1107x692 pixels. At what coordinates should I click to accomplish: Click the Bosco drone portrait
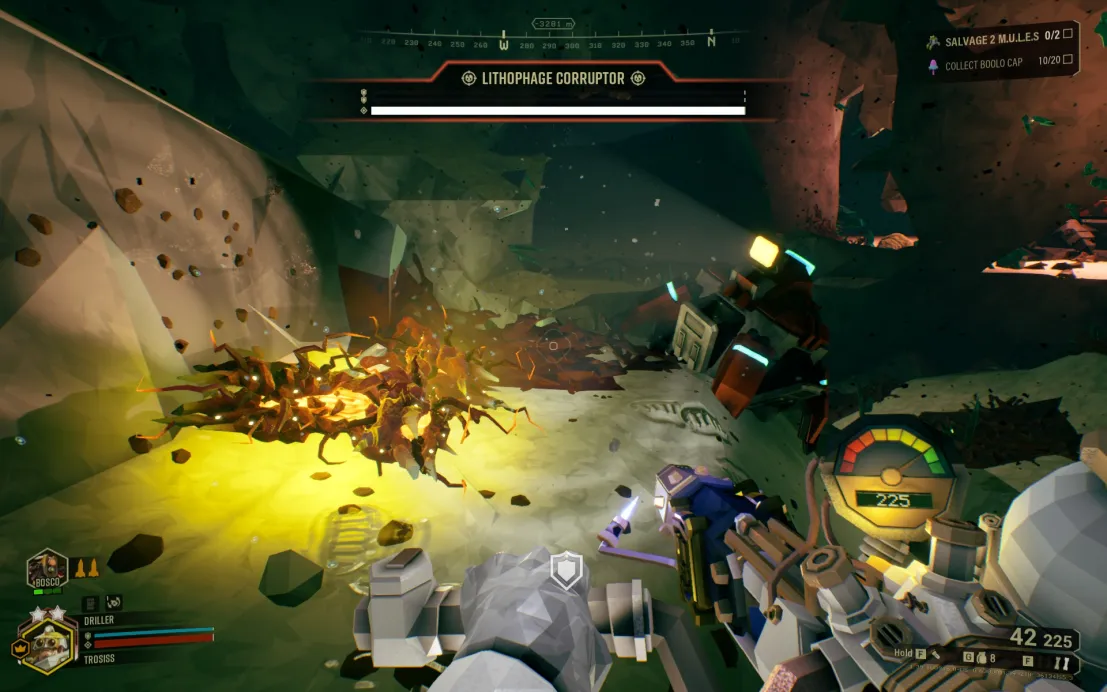47,568
